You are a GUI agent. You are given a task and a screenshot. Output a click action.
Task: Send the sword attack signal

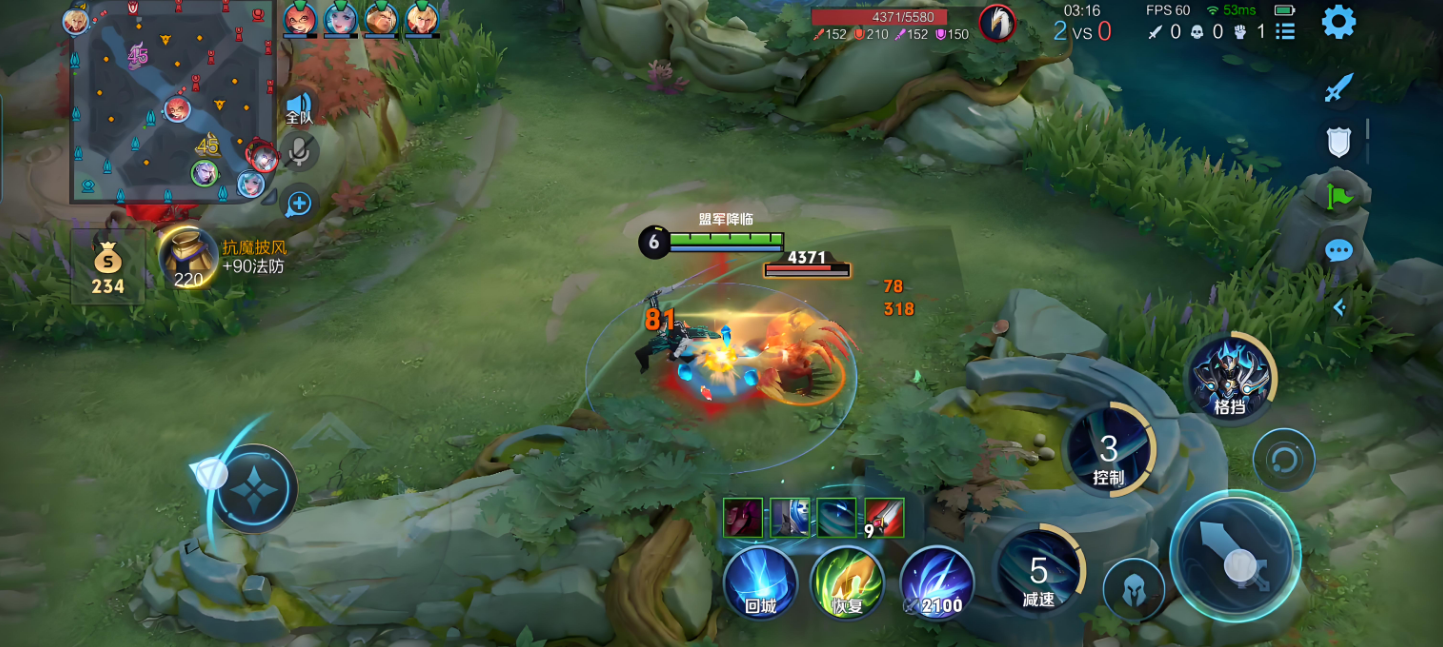[1338, 88]
